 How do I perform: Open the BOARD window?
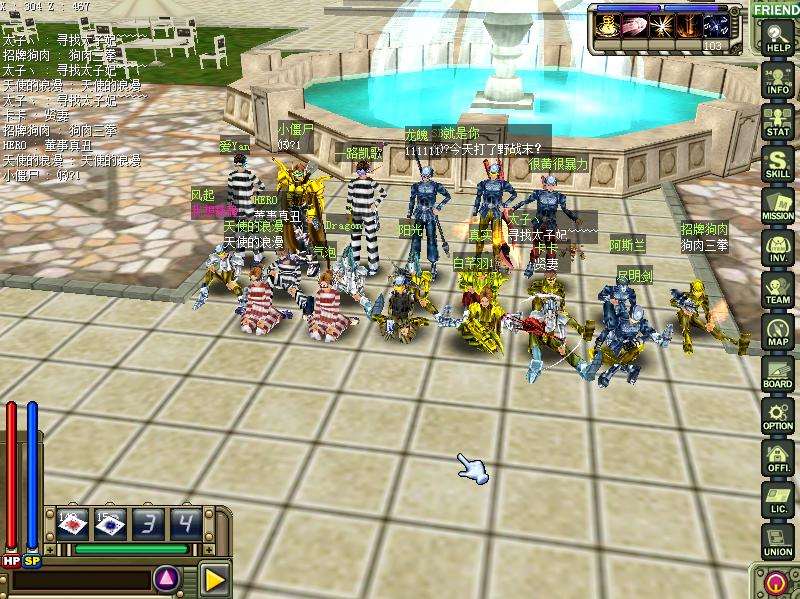(x=777, y=373)
